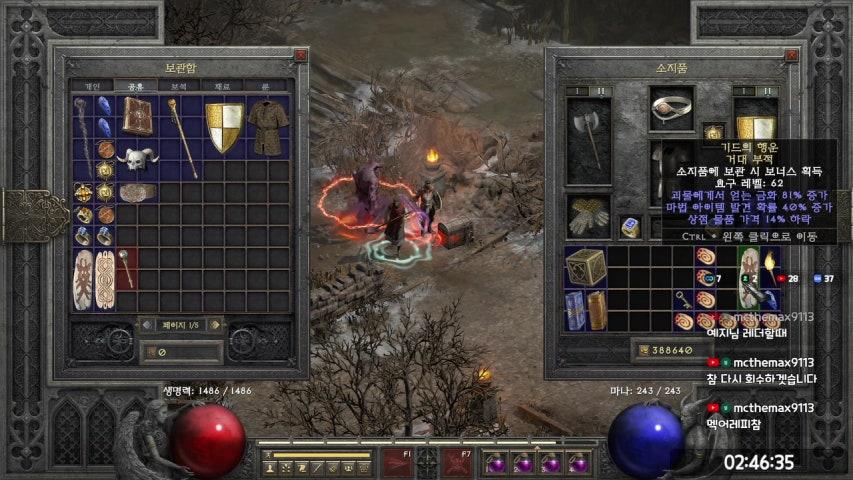The height and width of the screenshot is (480, 853).
Task: Pick up the horned skull helm in stash
Action: (x=136, y=160)
